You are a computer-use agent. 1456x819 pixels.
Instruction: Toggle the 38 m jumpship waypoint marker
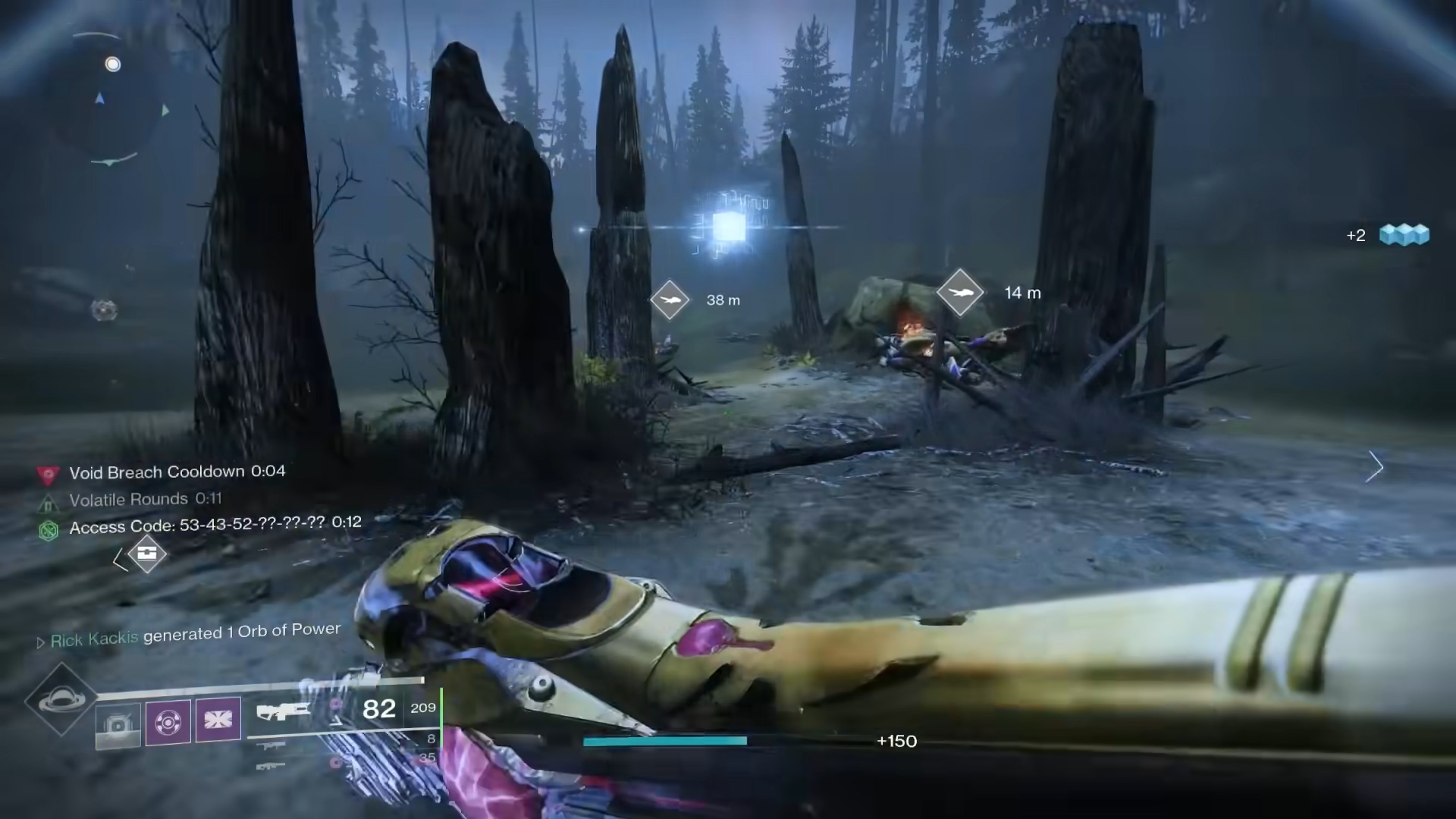(670, 300)
